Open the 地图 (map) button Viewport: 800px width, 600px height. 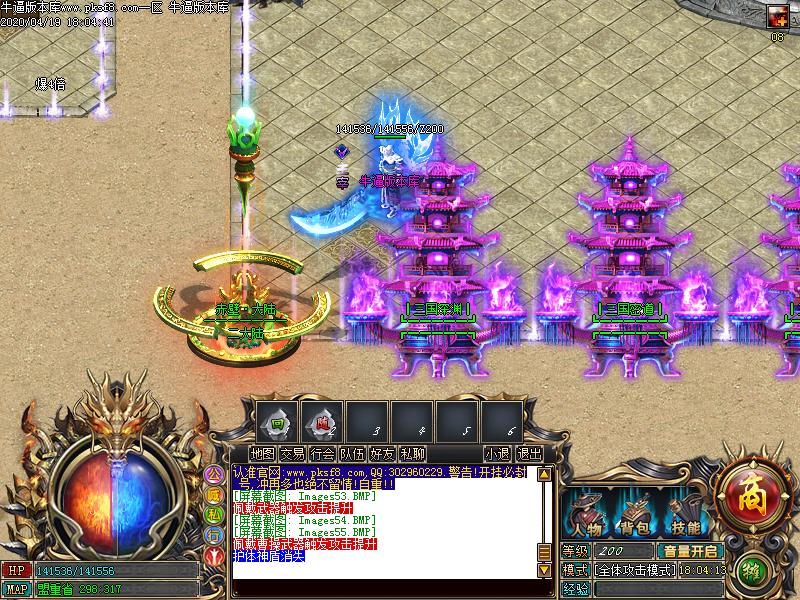[263, 454]
